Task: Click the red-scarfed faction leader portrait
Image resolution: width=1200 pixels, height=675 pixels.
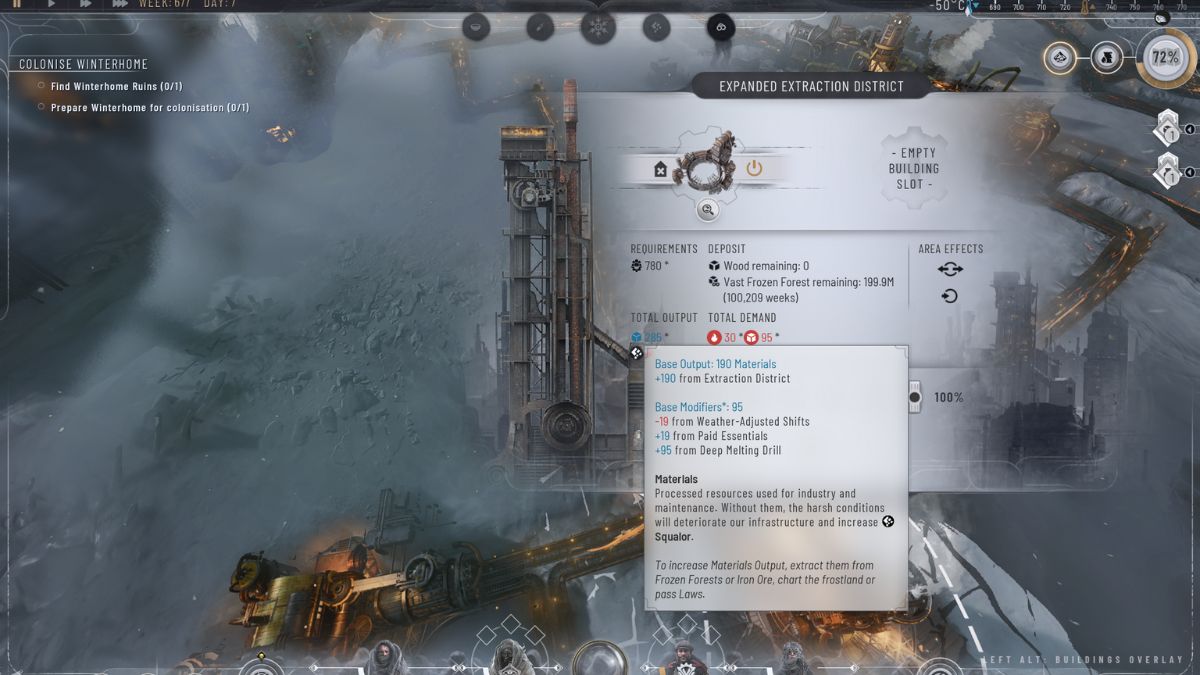Action: (683, 656)
